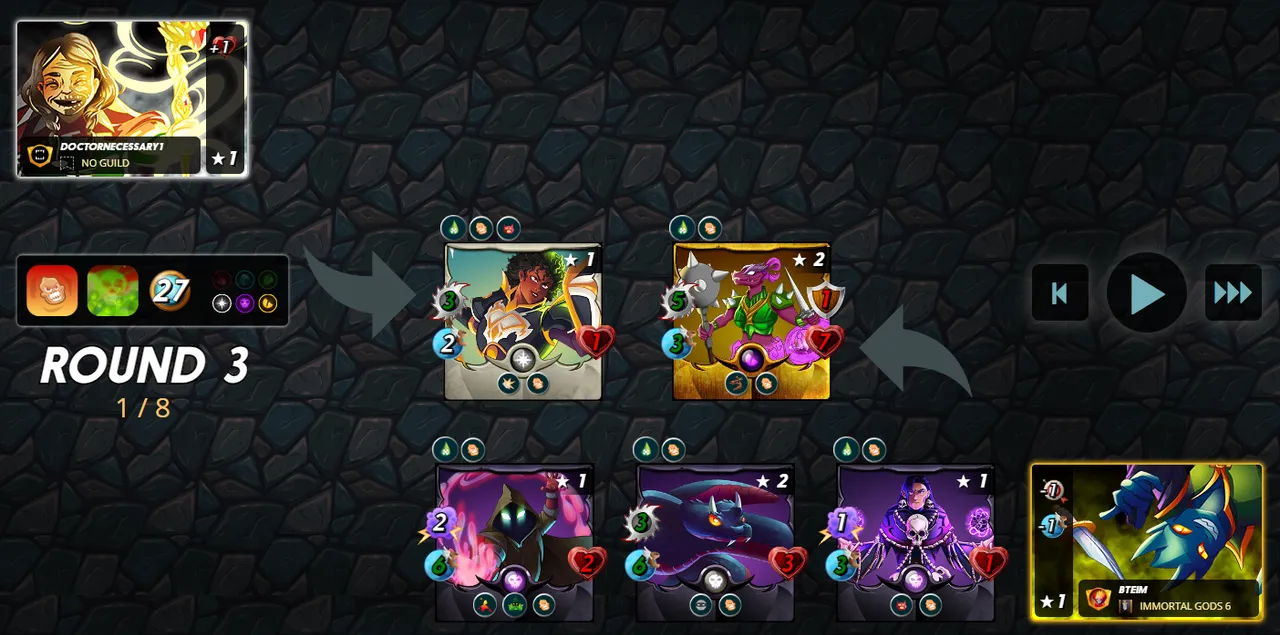Skip to the battle's end

(x=1232, y=293)
